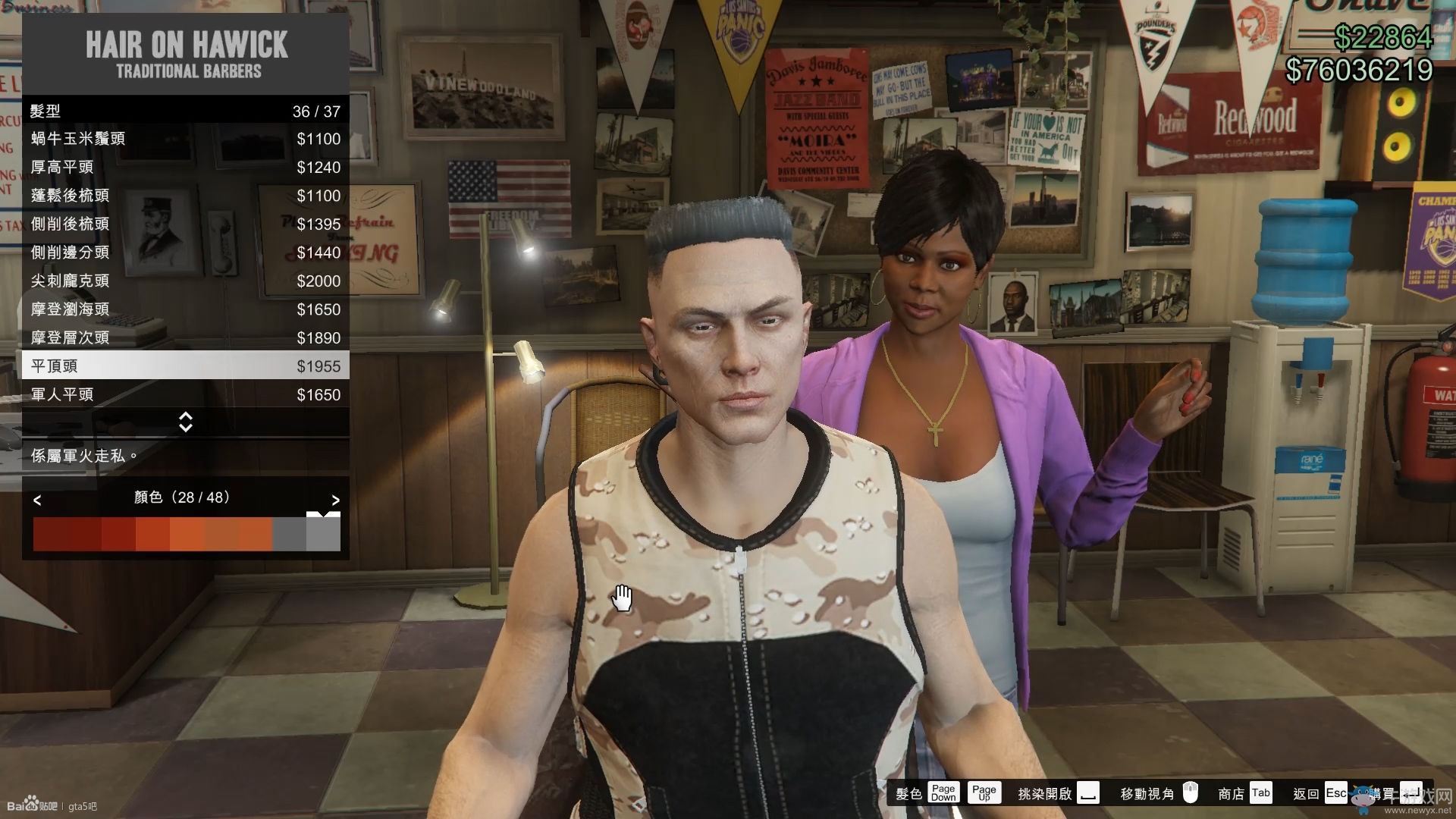
Task: Pick the dark gray hair color swatch
Action: [289, 535]
